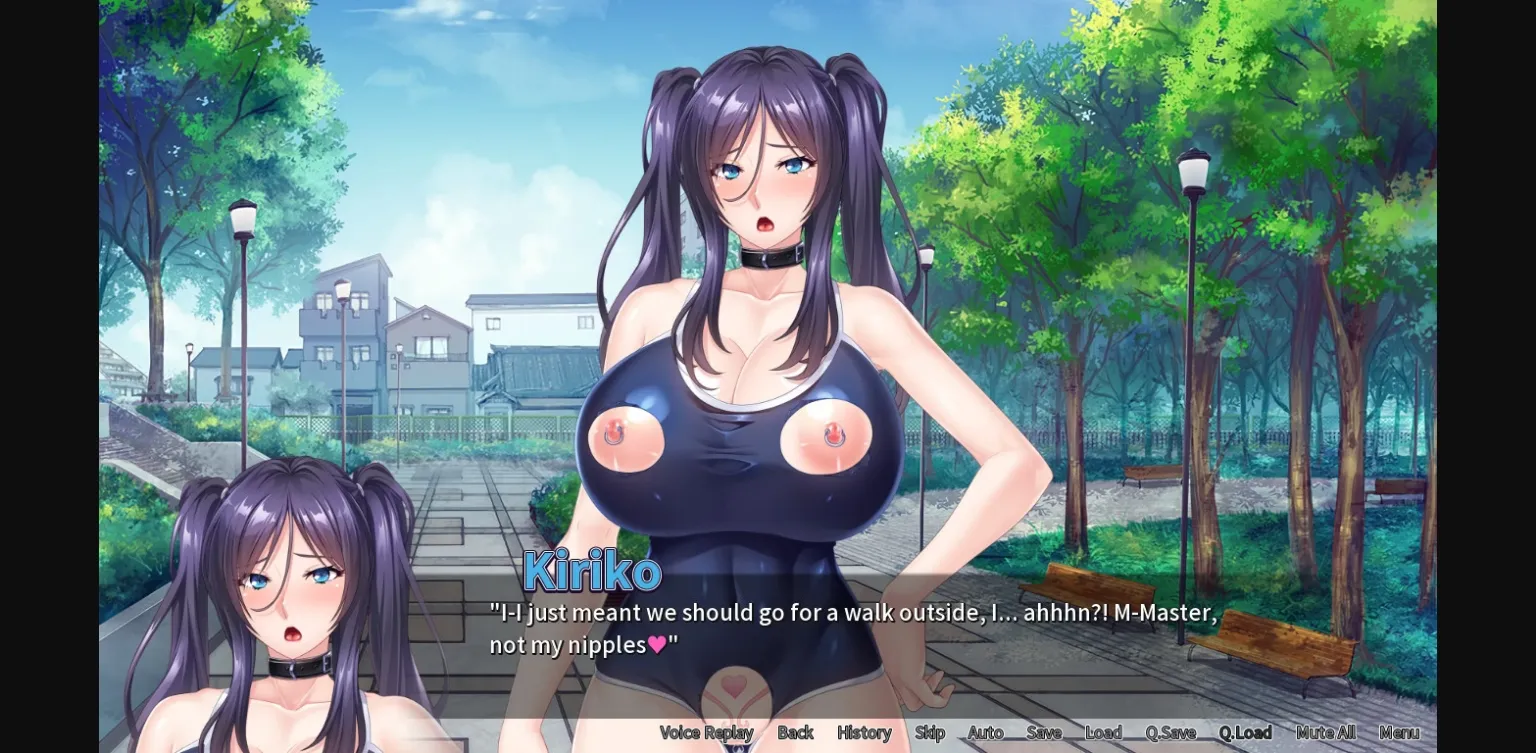Click the Skip label on the quick bar

[928, 732]
